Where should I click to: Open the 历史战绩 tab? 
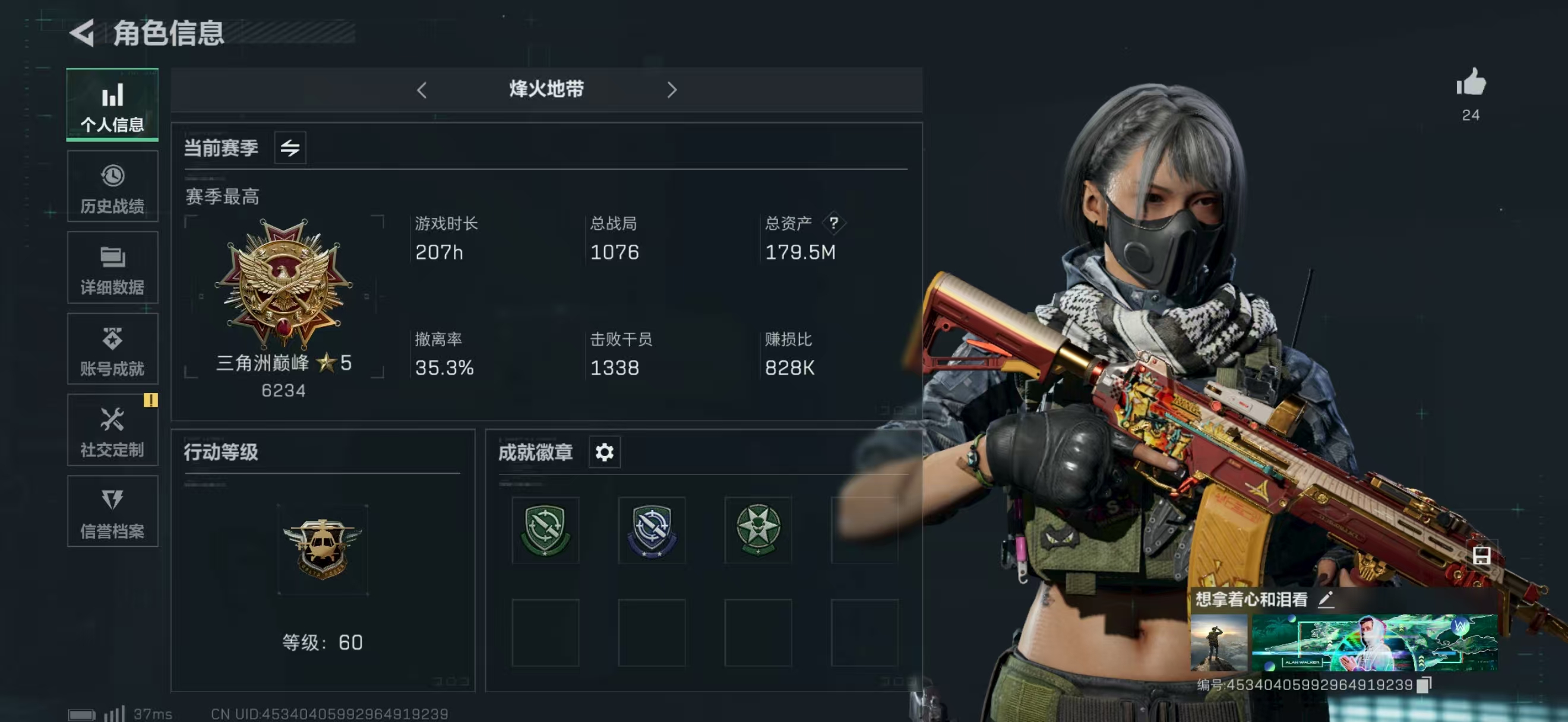click(113, 187)
